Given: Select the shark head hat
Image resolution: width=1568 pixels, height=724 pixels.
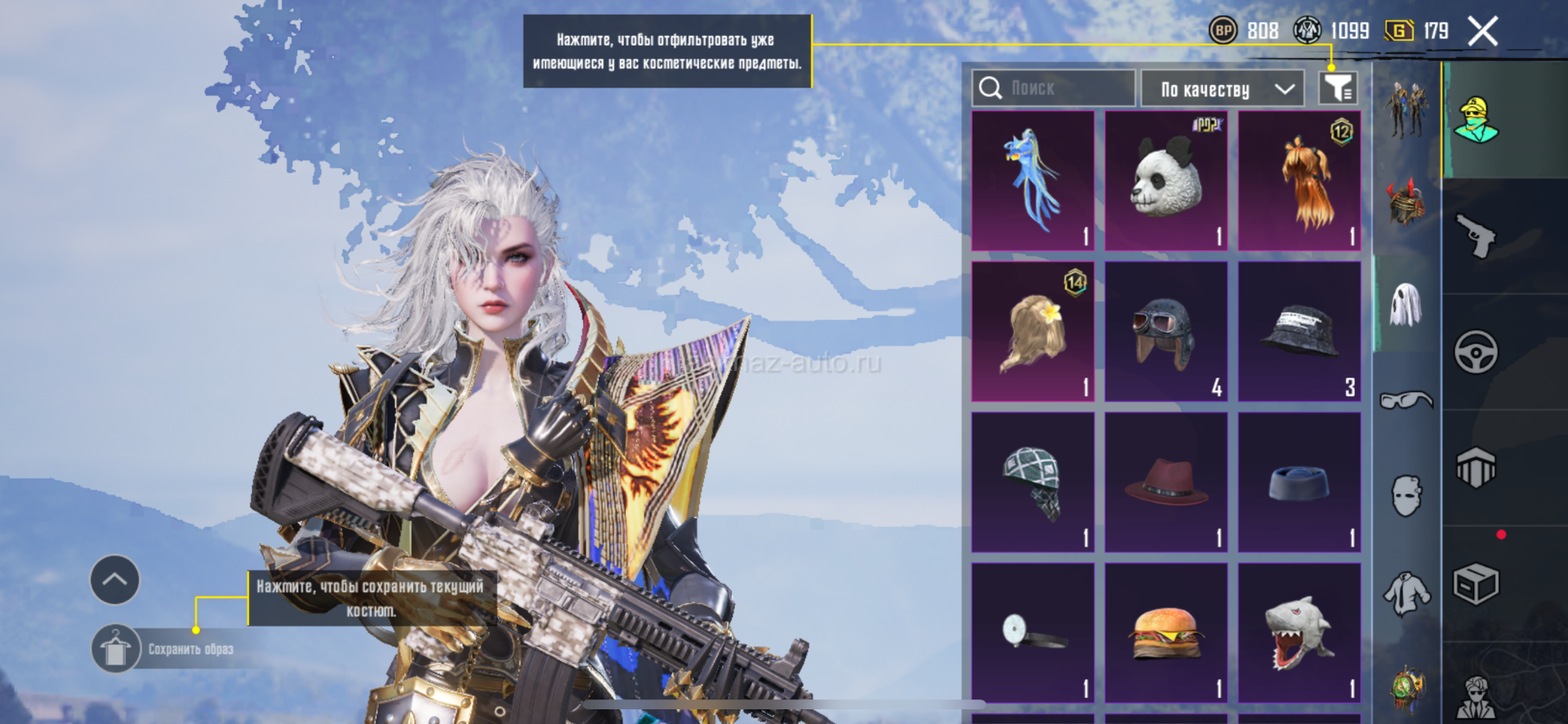Looking at the screenshot, I should pyautogui.click(x=1299, y=632).
